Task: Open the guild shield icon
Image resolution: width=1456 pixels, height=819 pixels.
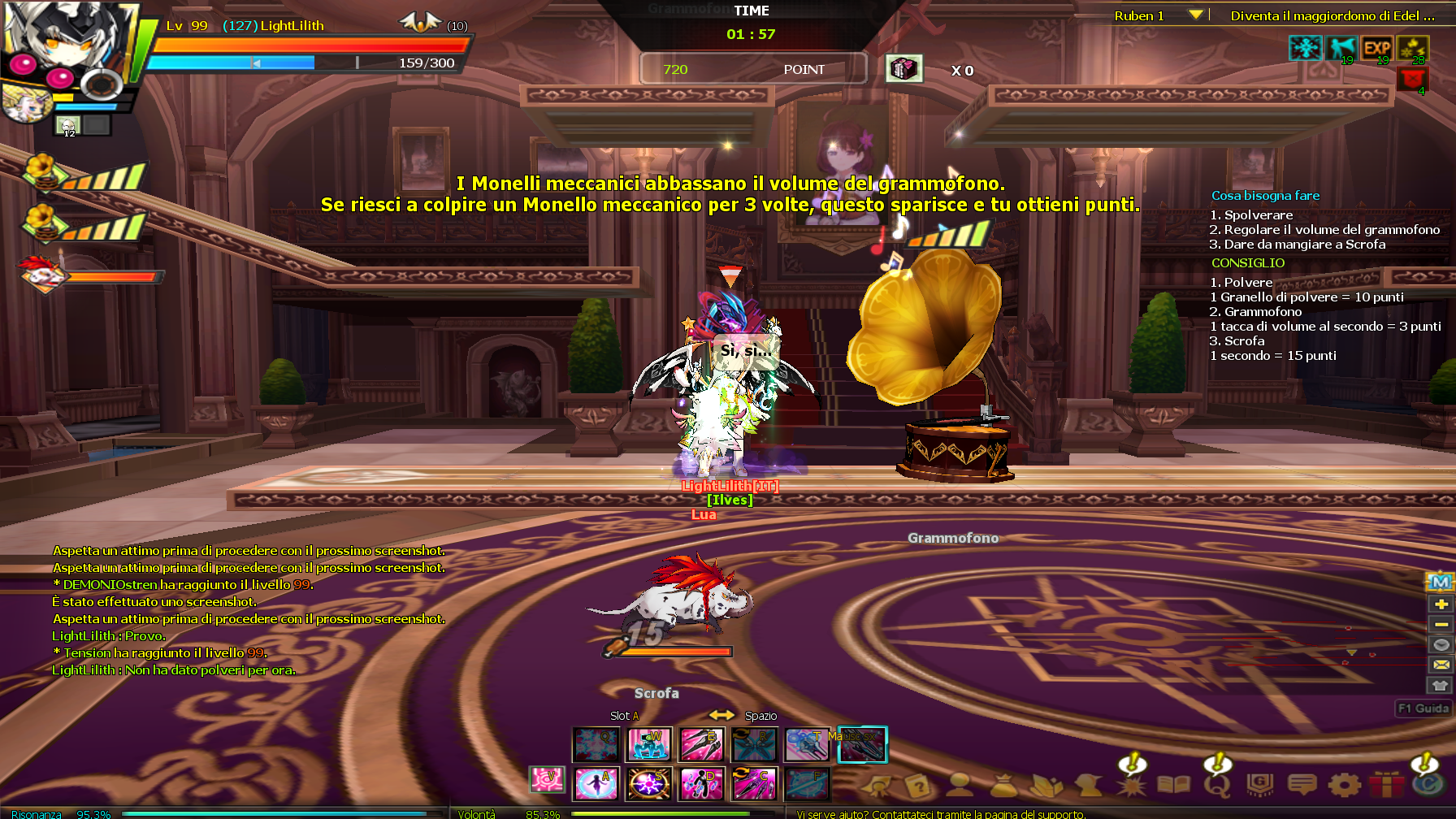Action: coord(1259,785)
